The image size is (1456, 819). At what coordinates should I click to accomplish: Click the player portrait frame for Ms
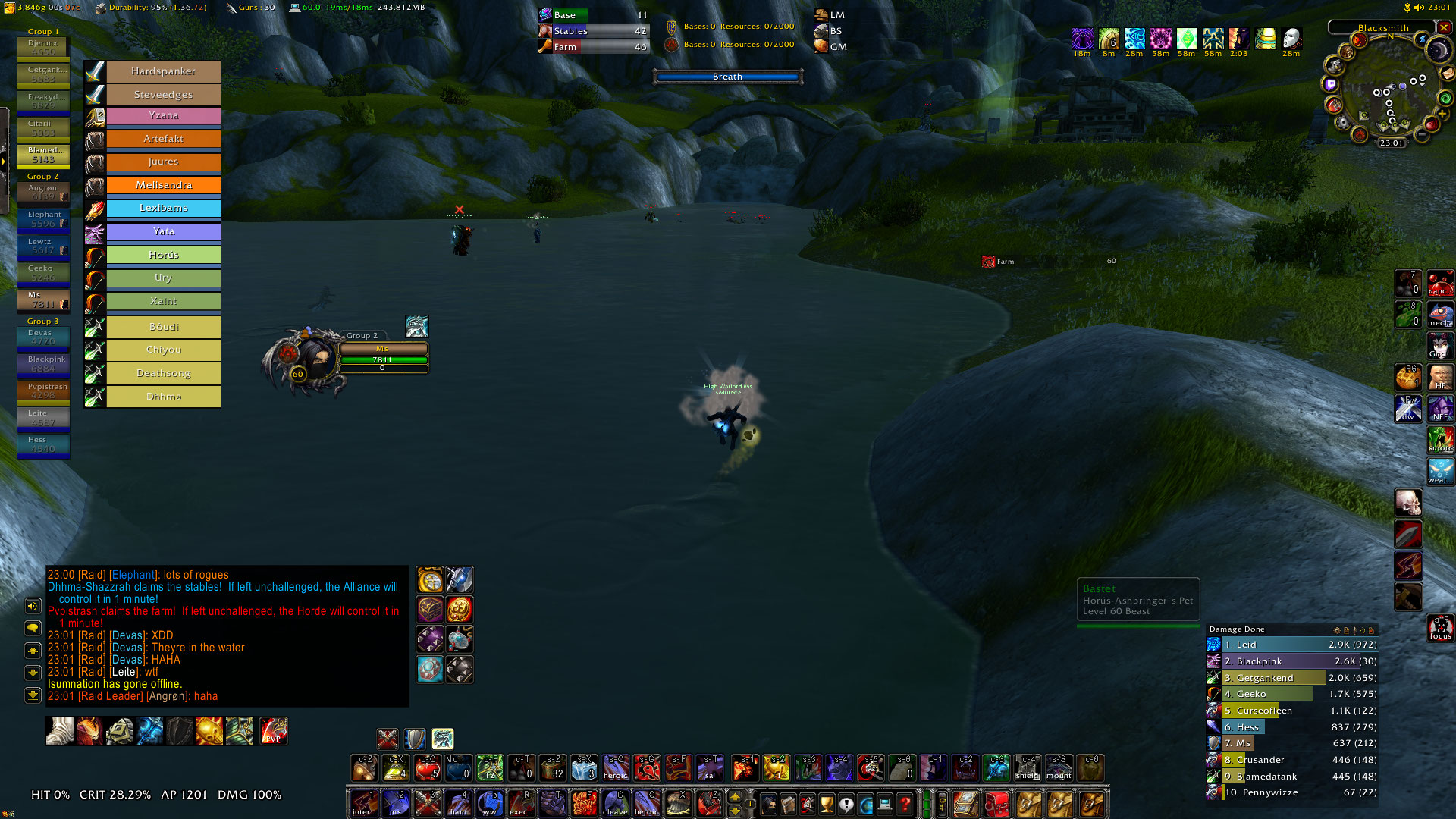(x=312, y=359)
